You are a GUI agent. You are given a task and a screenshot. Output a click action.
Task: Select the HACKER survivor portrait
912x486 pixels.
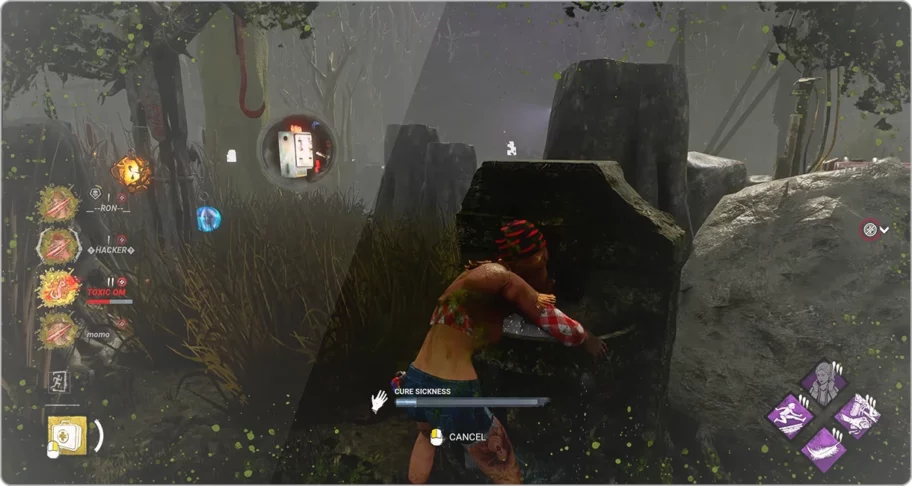58,245
